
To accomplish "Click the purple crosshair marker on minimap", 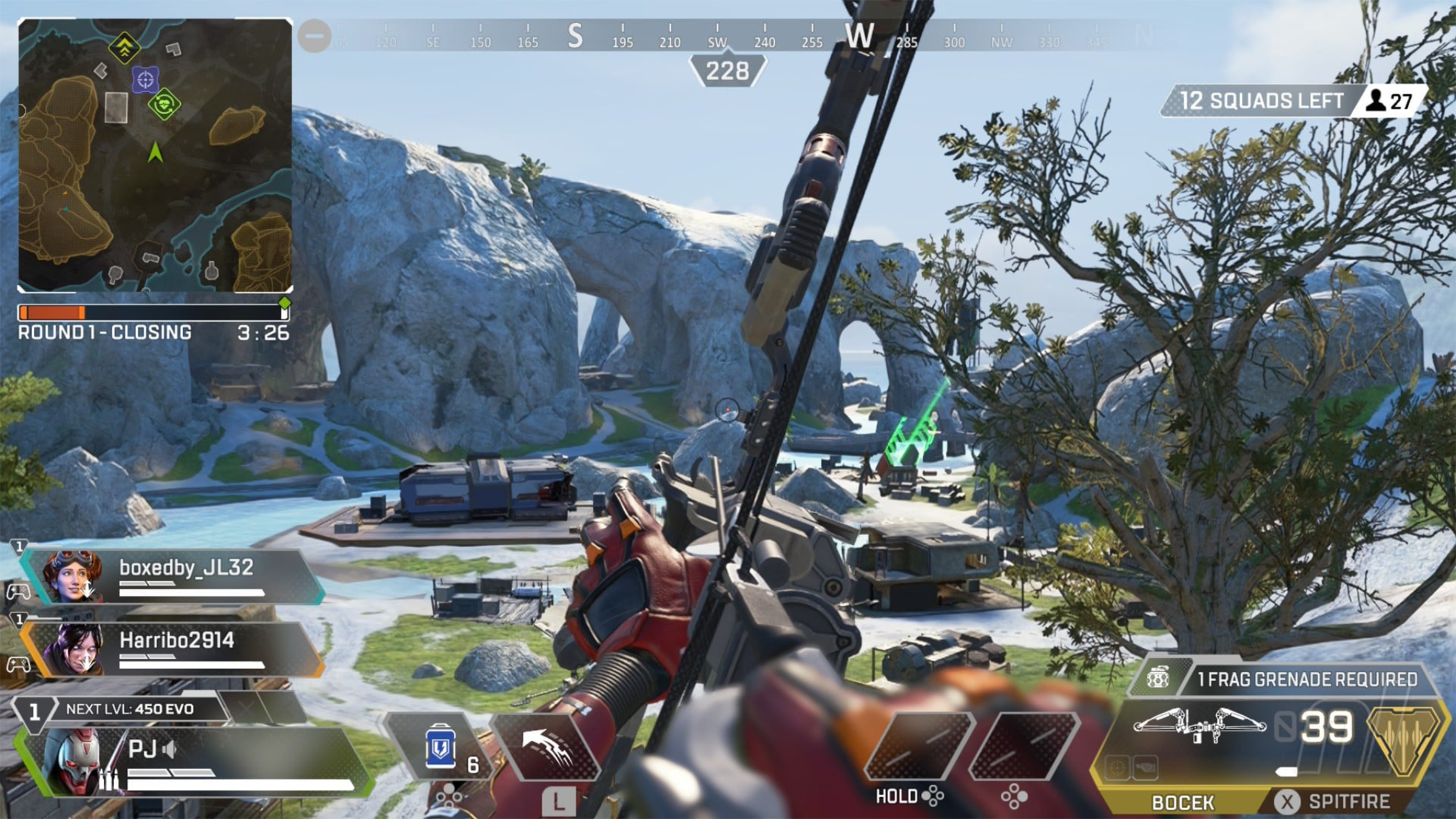I will 146,79.
